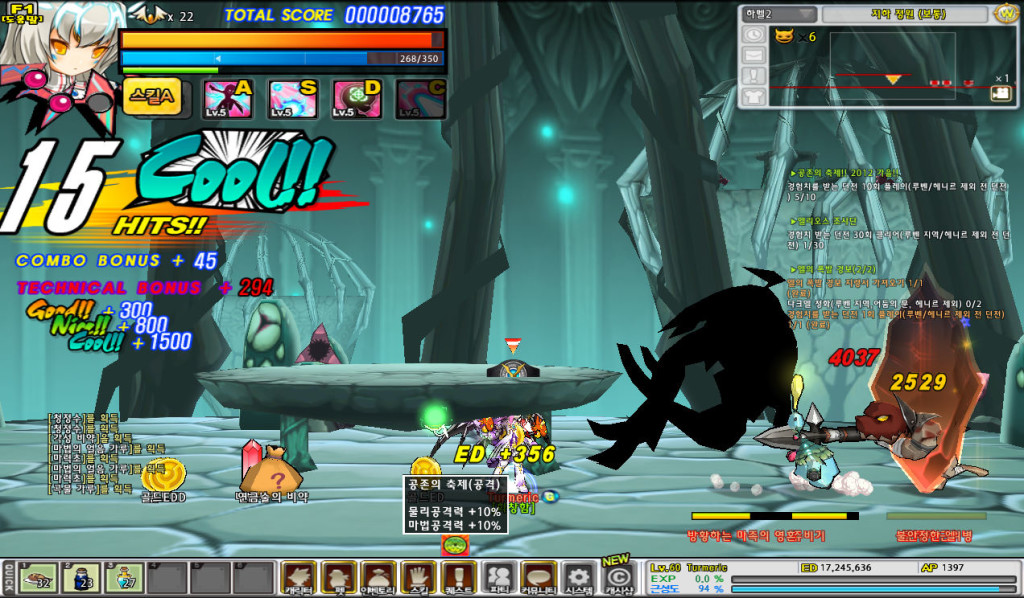Screen dimensions: 1024x598
Task: Open the 커뮤니티 community menu
Action: coord(540,577)
